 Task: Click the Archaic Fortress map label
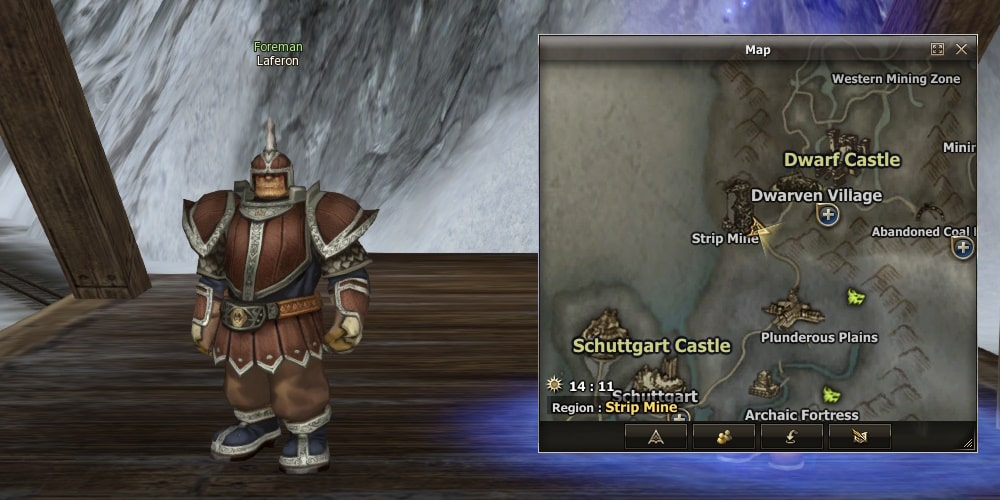point(801,414)
